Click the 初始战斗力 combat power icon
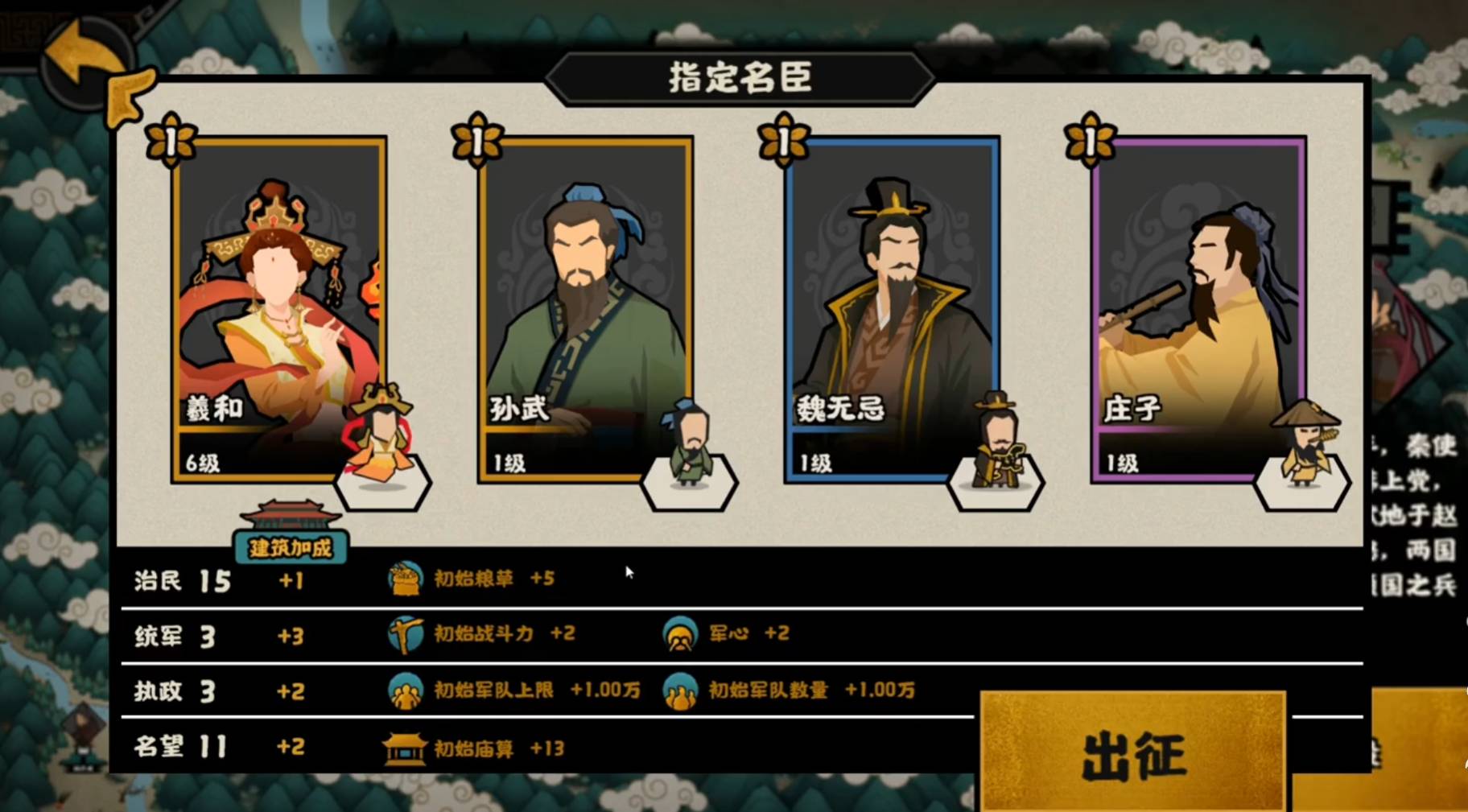The image size is (1468, 812). pyautogui.click(x=408, y=634)
